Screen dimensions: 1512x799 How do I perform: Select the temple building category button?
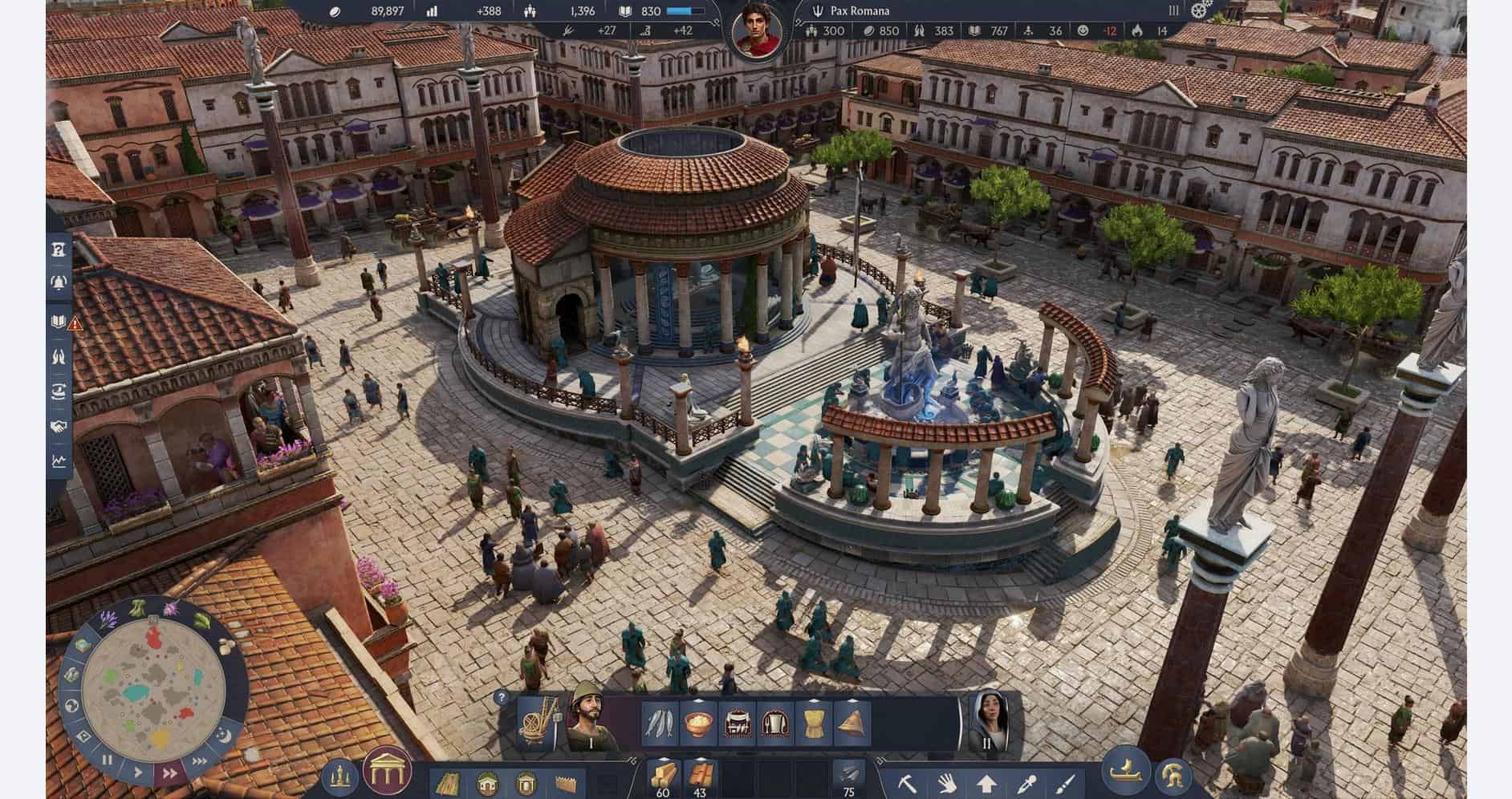(x=388, y=773)
